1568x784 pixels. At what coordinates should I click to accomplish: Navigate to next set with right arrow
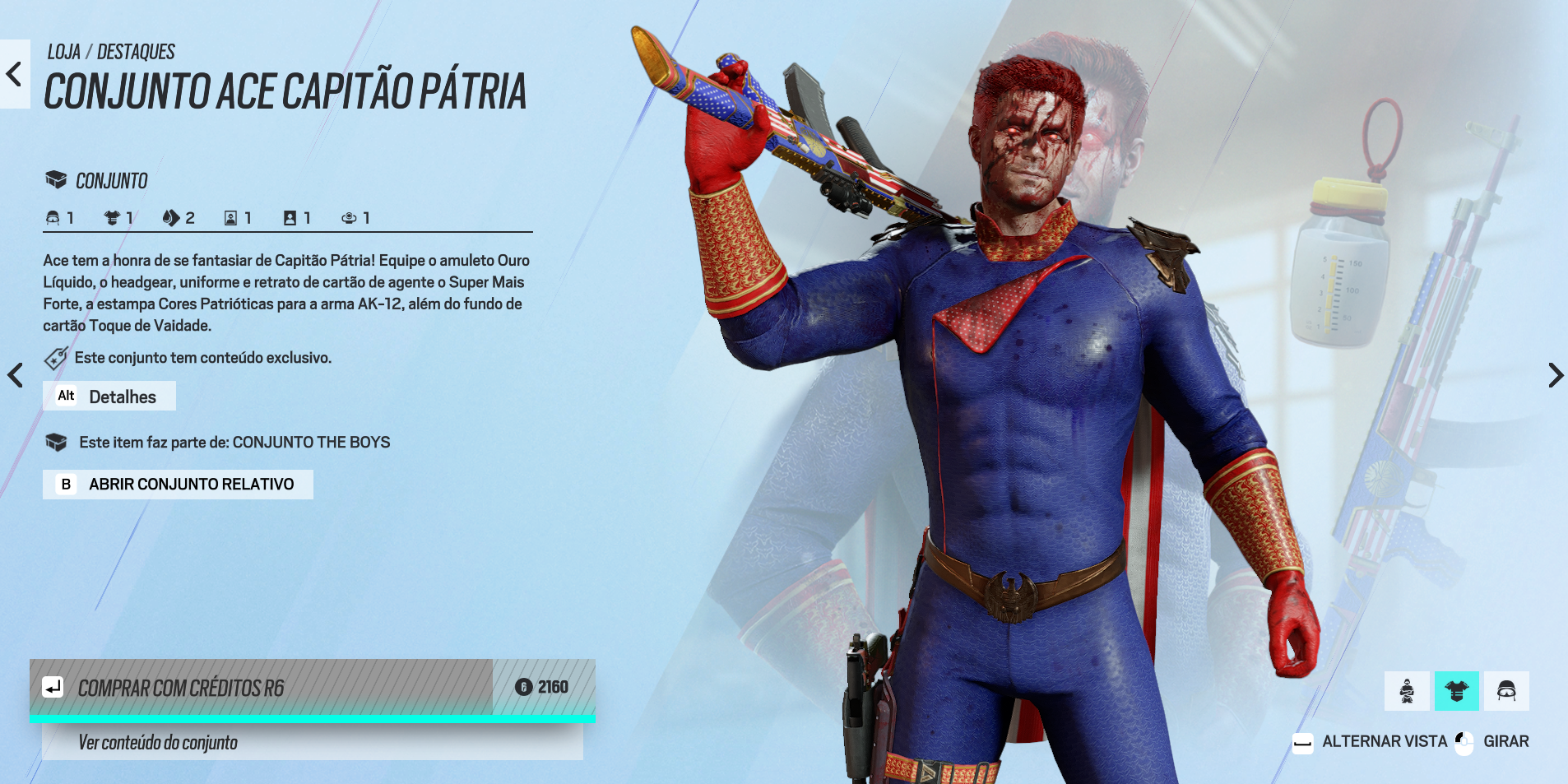(x=1555, y=375)
